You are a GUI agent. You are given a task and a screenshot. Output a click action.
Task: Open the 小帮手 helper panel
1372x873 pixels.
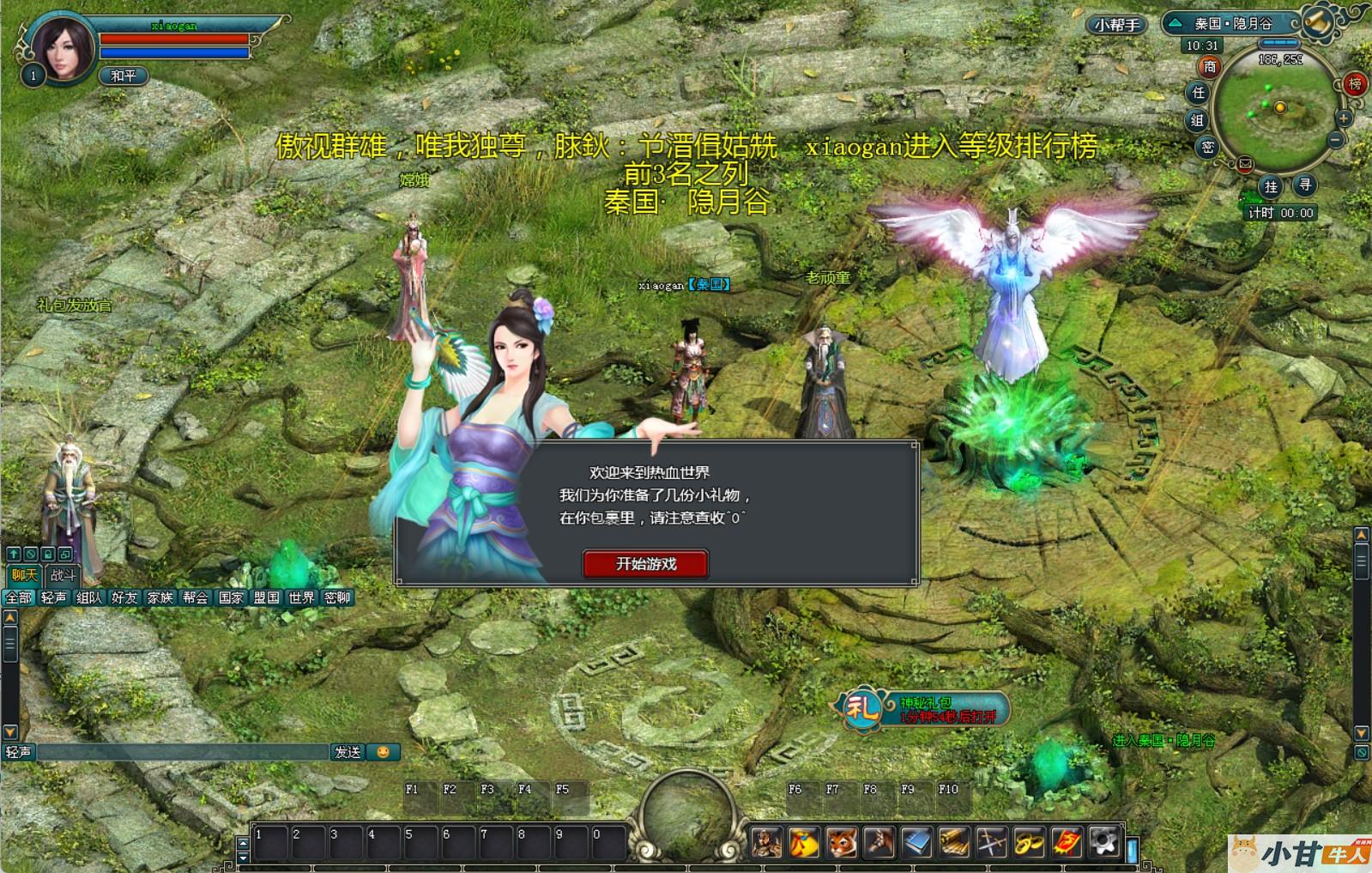click(1116, 25)
